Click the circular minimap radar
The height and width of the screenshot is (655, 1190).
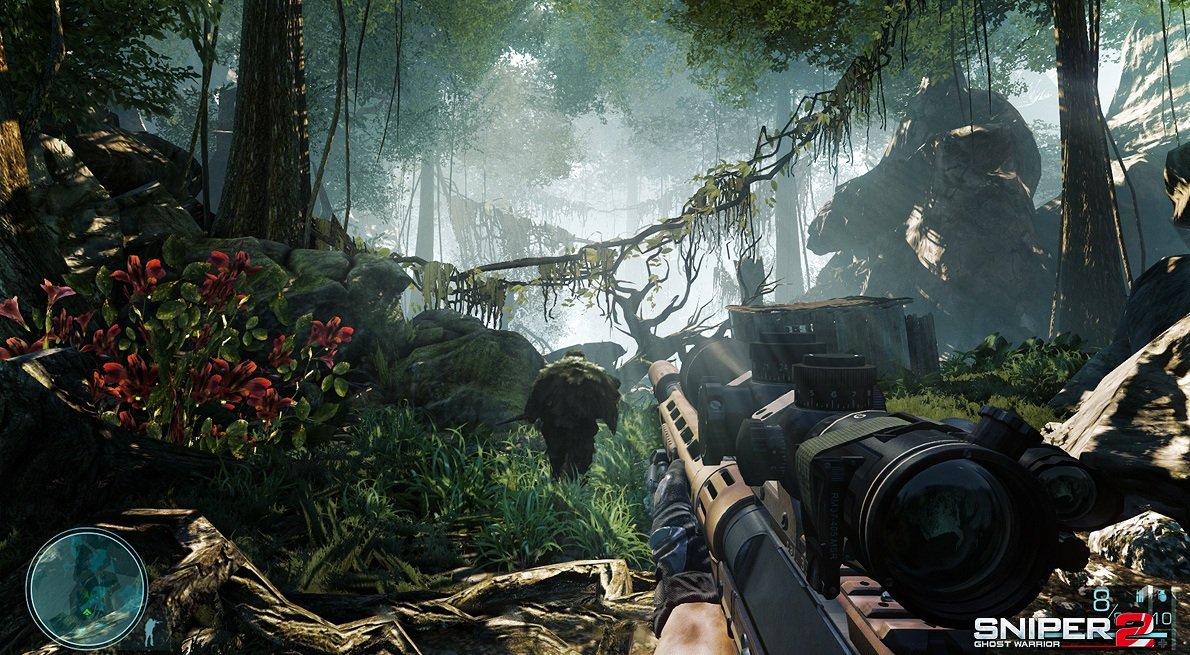click(86, 586)
